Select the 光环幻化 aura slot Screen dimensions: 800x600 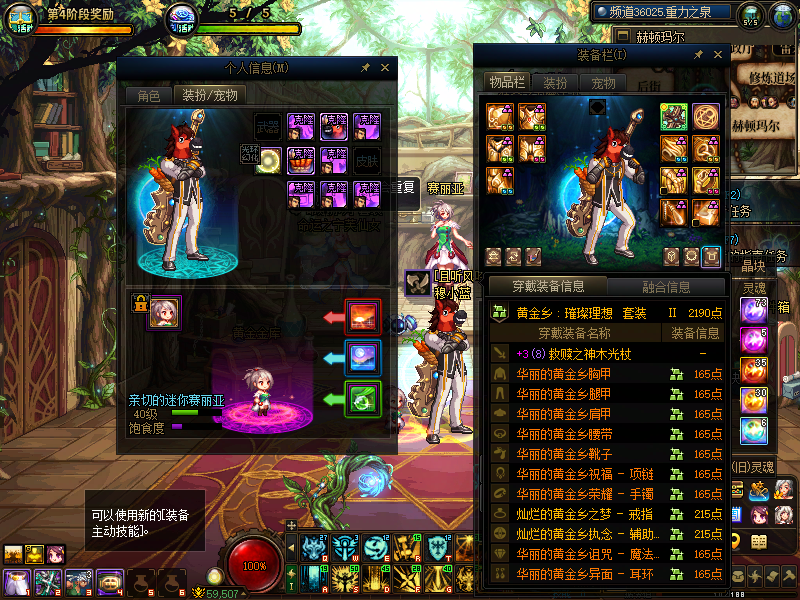pos(267,159)
